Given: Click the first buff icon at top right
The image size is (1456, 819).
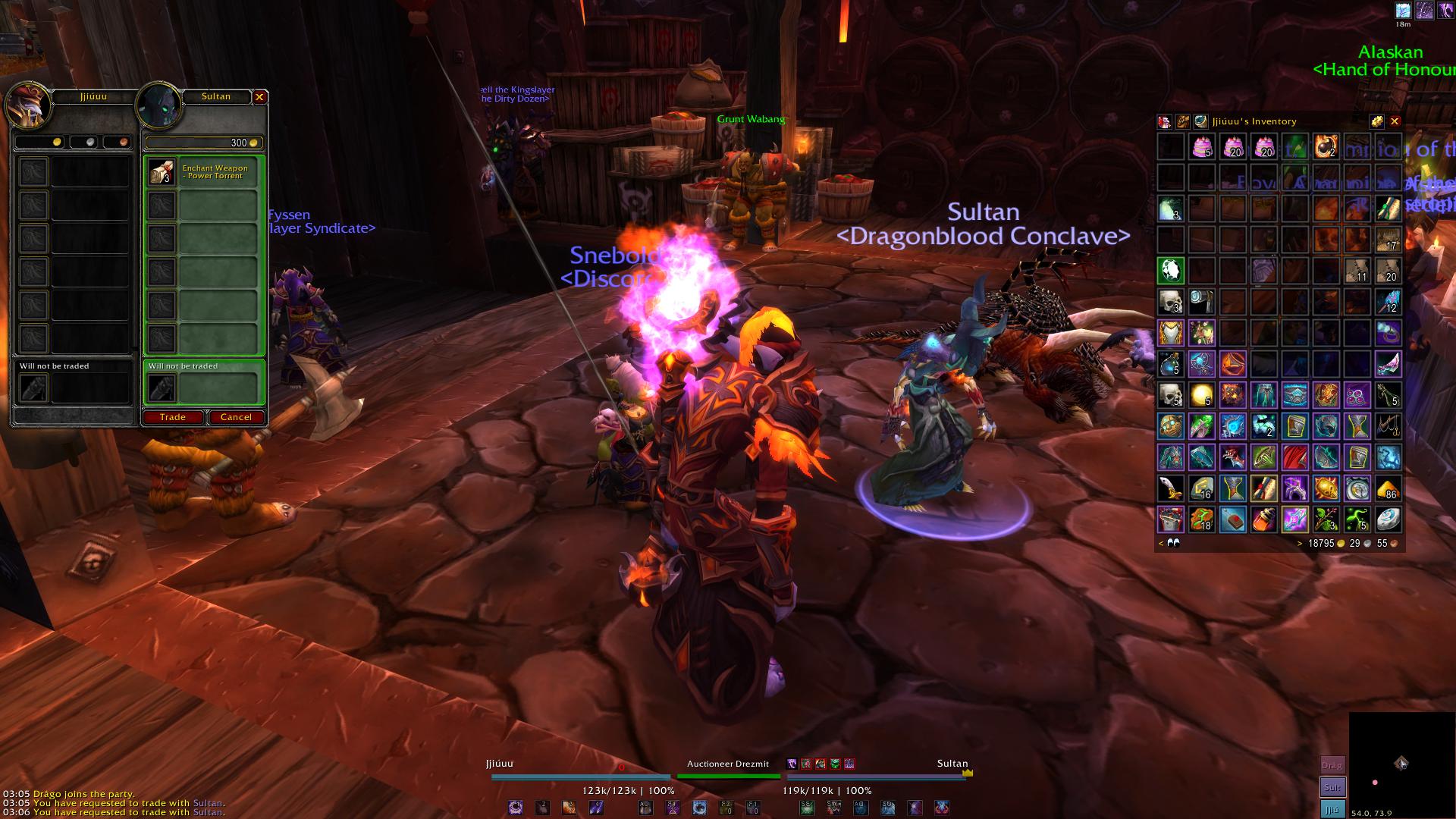Looking at the screenshot, I should point(1403,11).
